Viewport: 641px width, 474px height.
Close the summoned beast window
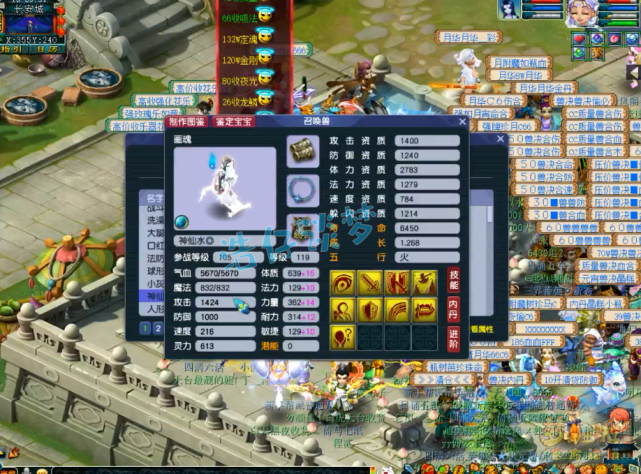[462, 122]
